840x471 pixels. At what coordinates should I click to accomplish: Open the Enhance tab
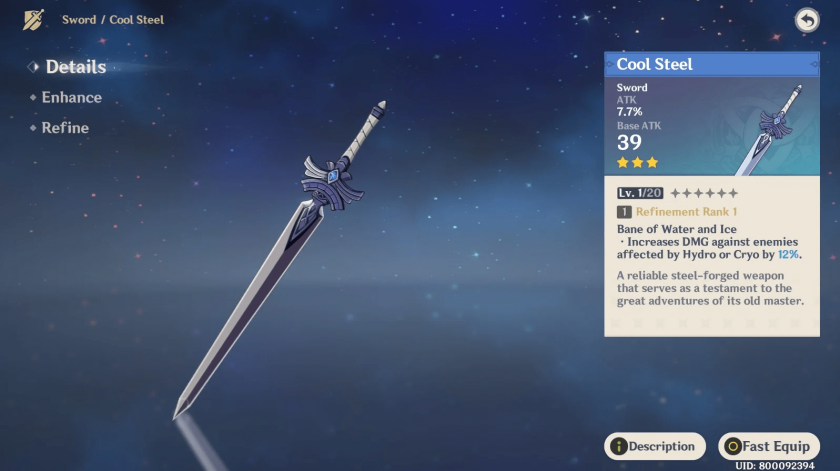(71, 98)
